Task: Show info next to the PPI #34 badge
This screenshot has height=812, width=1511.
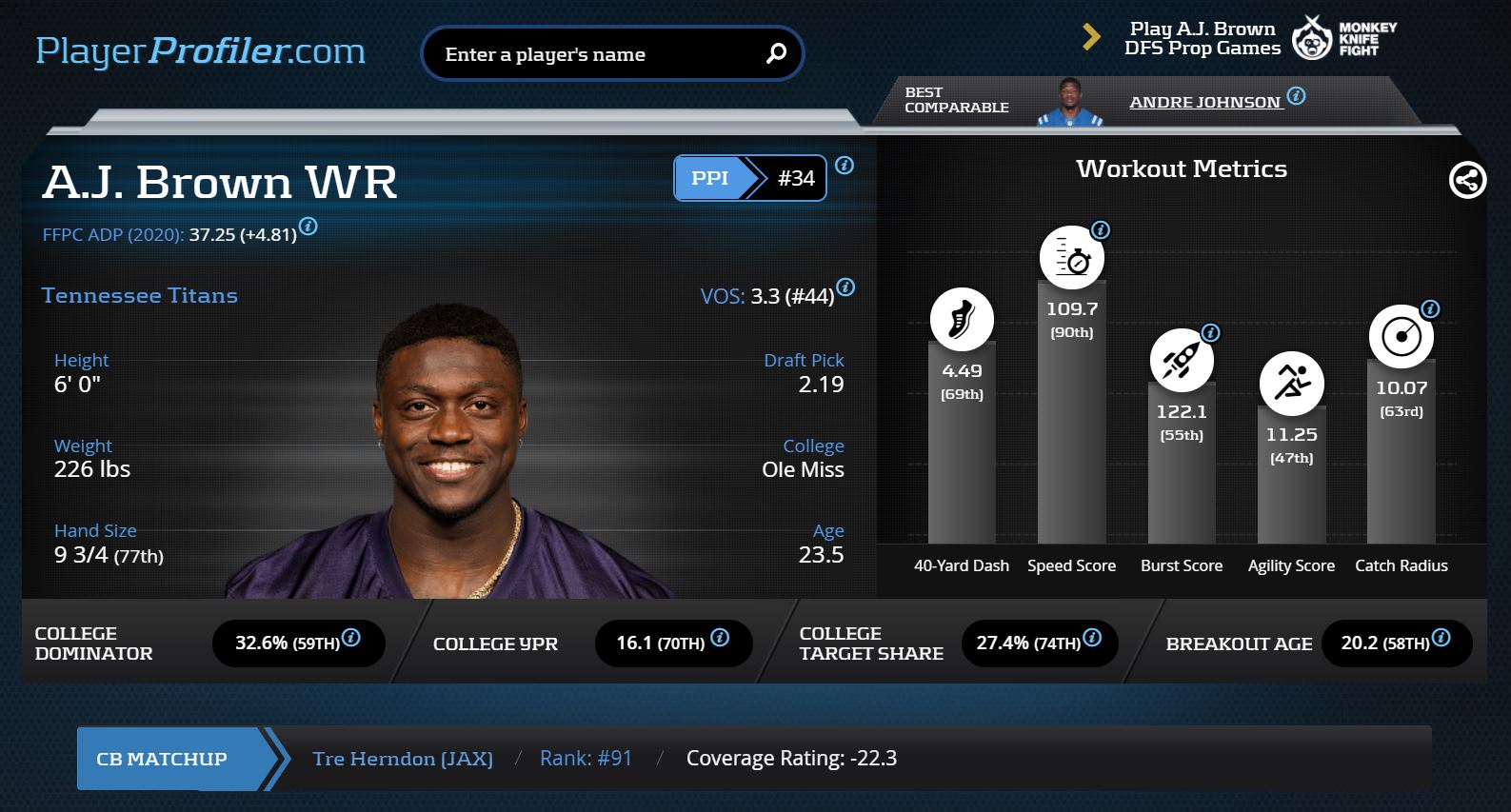Action: [845, 166]
